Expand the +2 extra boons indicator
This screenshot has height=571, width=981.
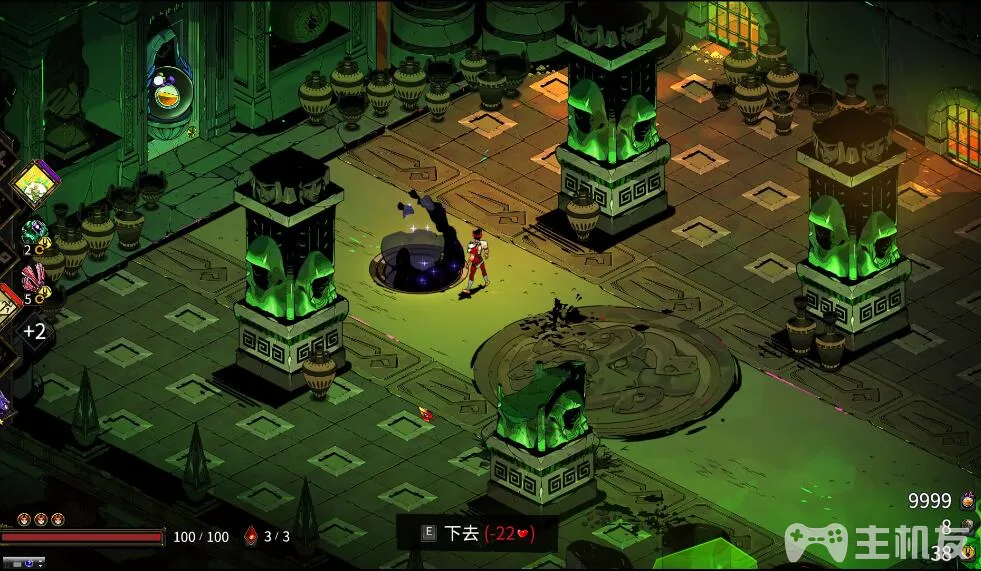click(35, 331)
